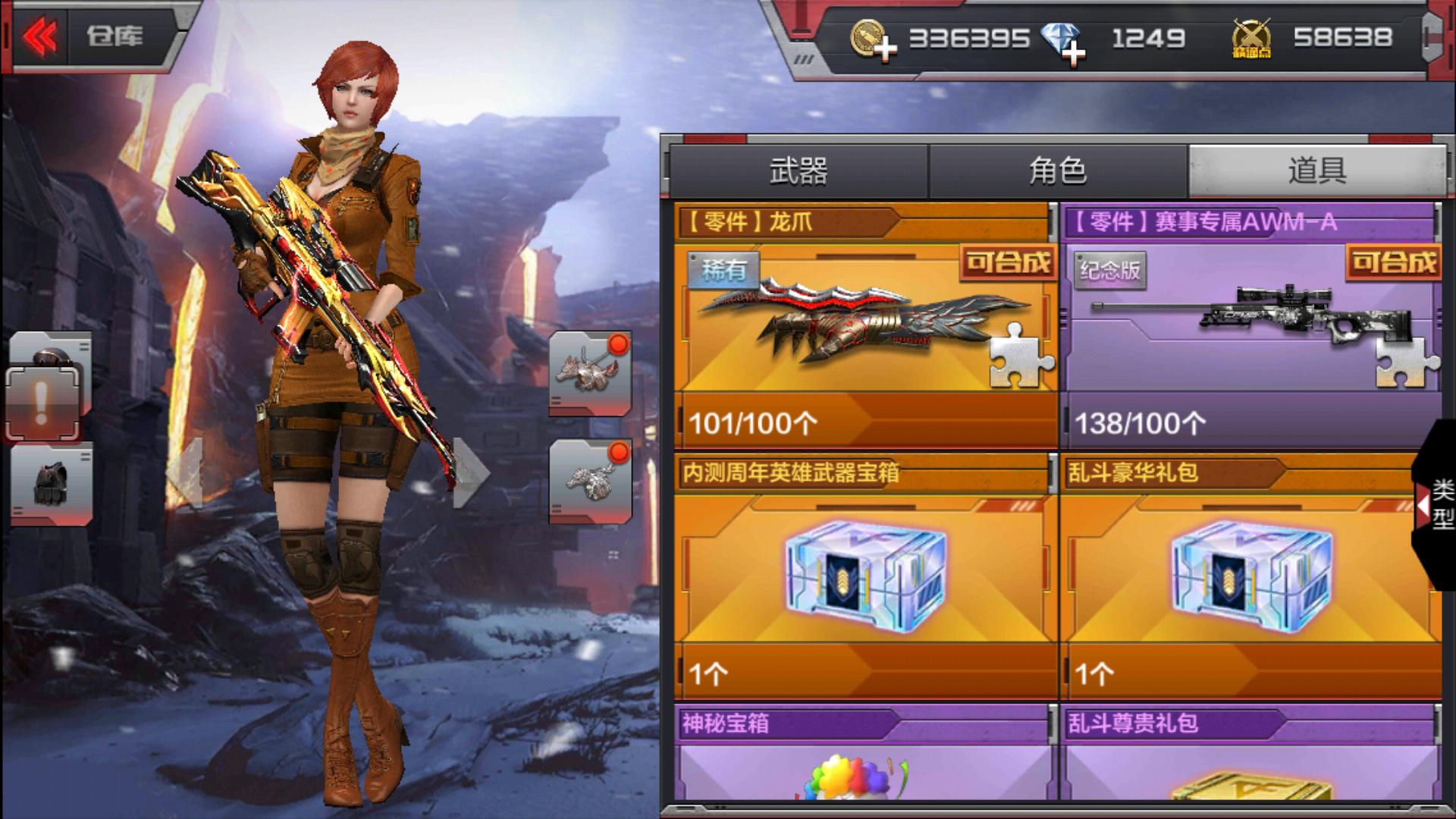Viewport: 1456px width, 819px height.
Task: Open the body armor vest slot
Action: pos(52,484)
